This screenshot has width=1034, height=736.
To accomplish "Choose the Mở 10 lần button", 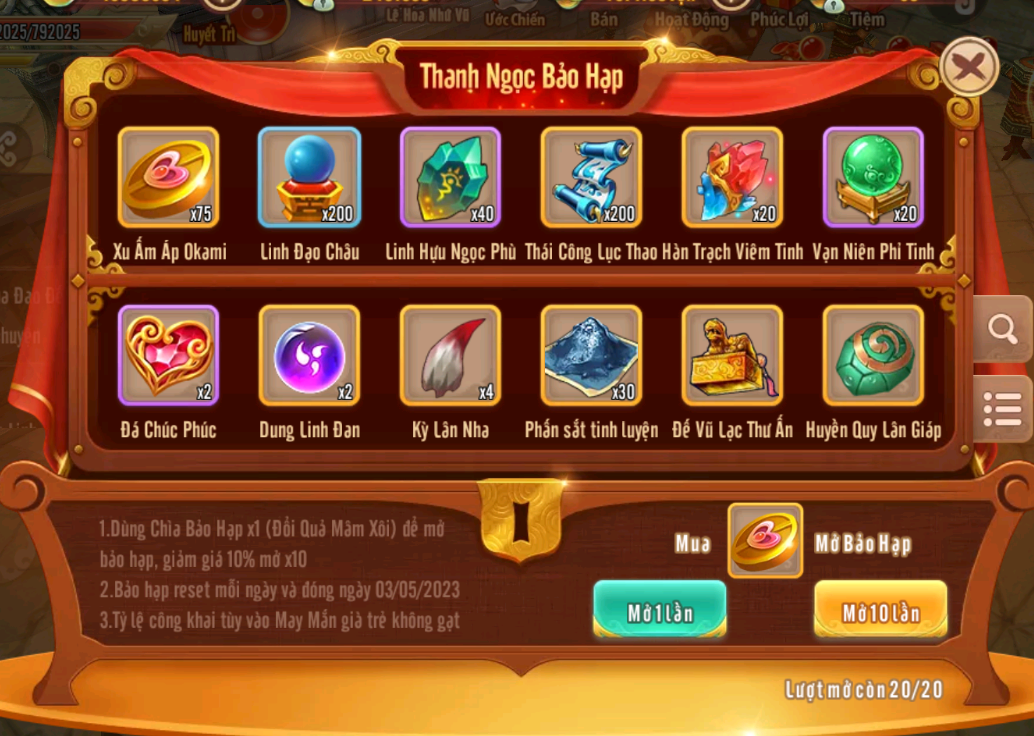I will 880,609.
